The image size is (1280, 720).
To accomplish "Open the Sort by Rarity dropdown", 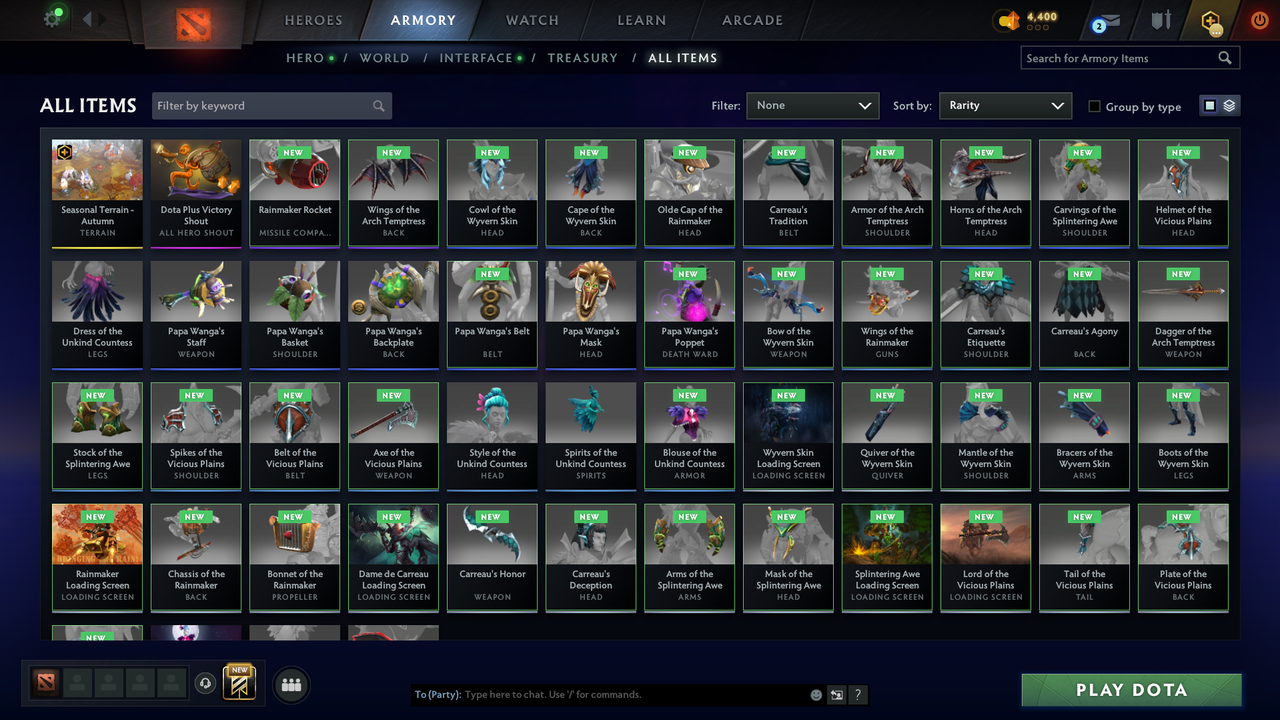I will point(1005,105).
